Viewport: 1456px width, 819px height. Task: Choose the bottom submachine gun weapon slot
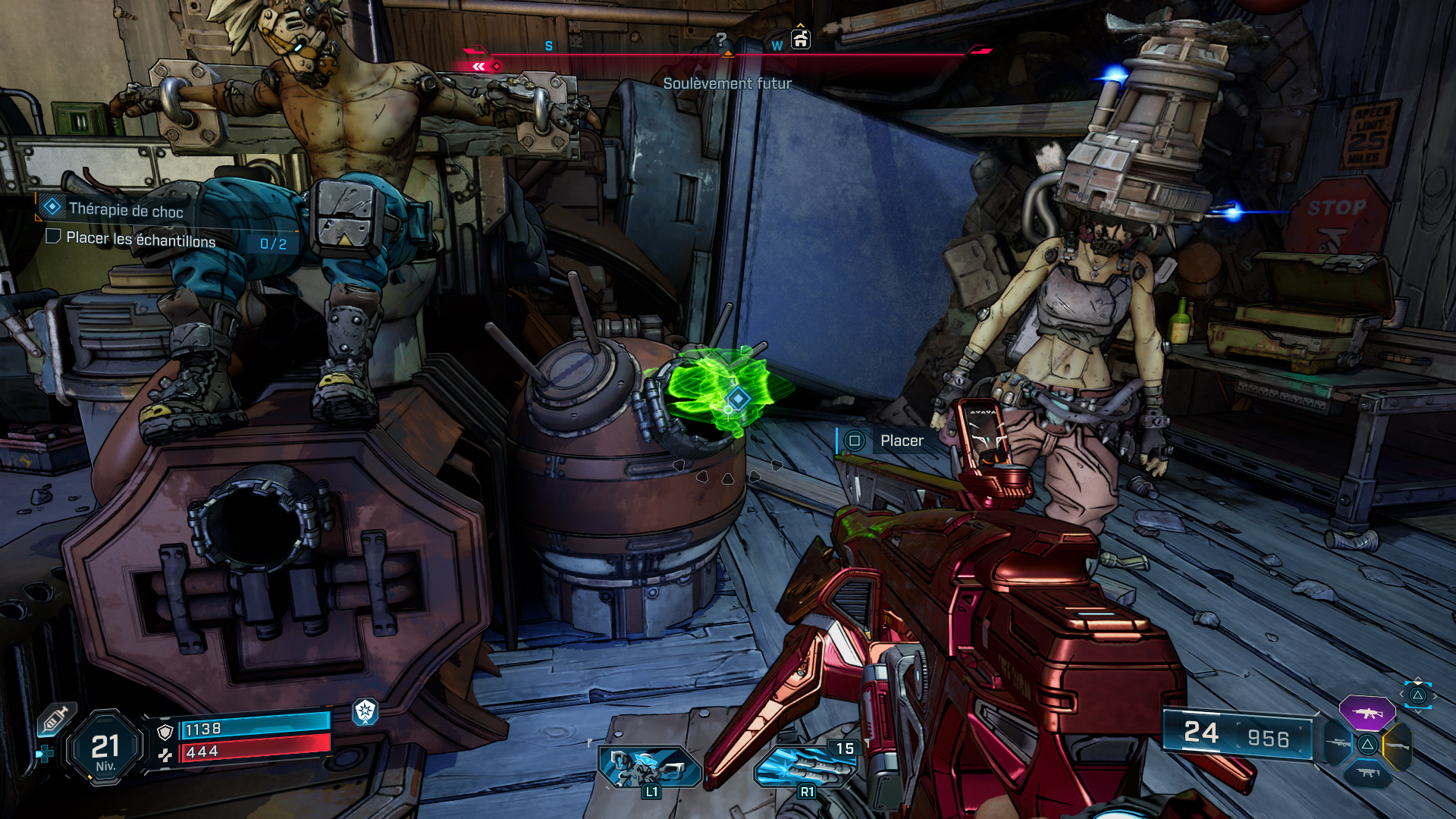coord(1367,773)
